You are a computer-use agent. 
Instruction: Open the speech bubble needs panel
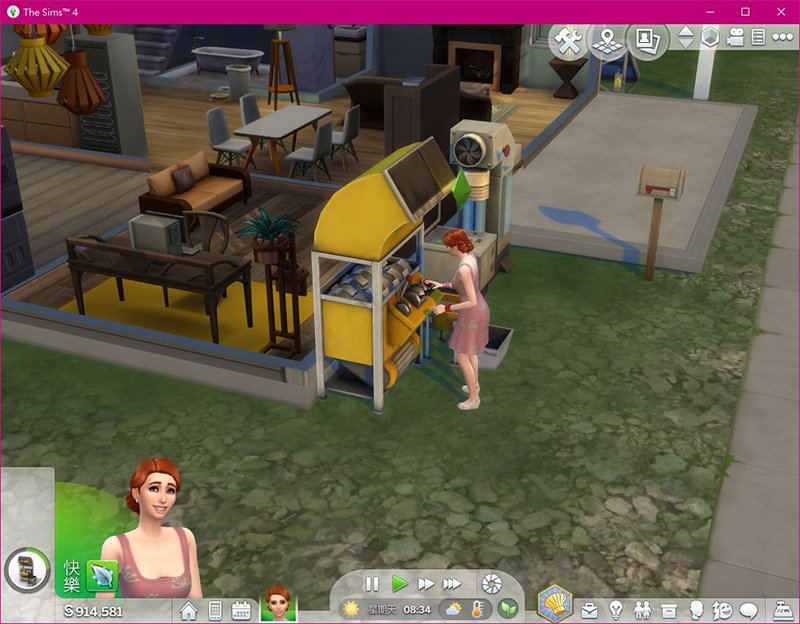click(x=748, y=609)
